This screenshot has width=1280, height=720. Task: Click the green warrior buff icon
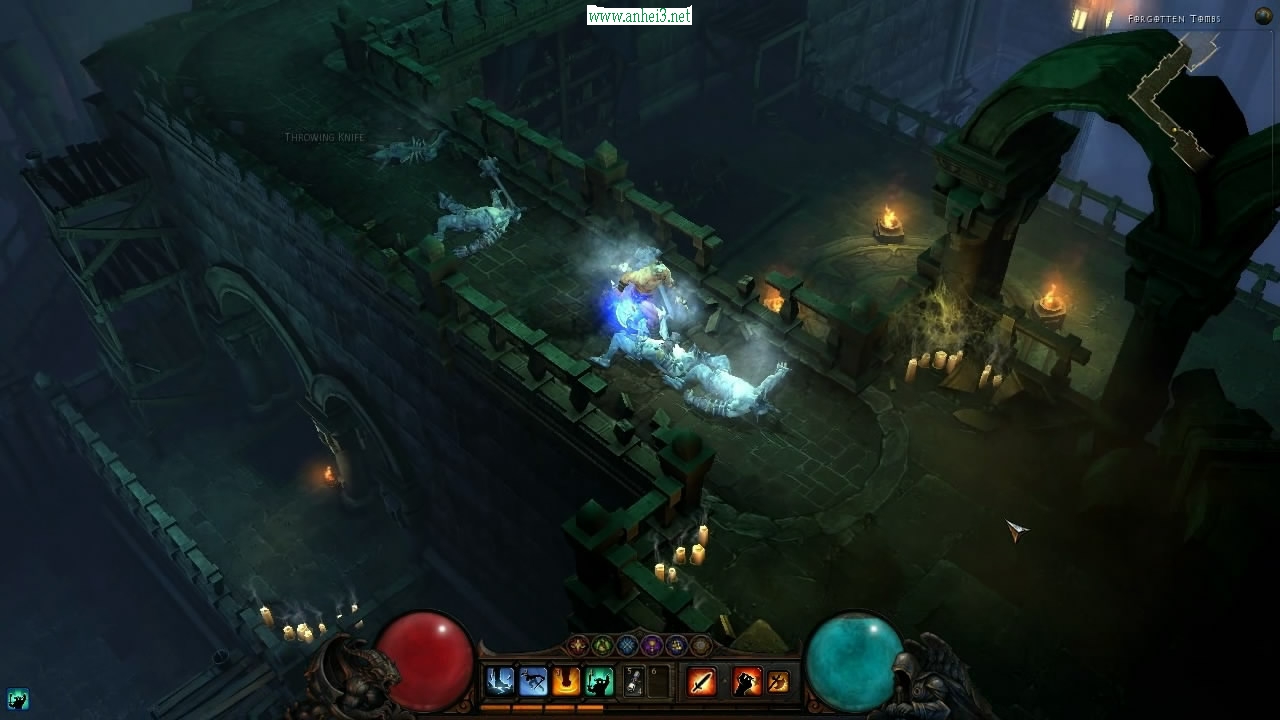(x=17, y=699)
